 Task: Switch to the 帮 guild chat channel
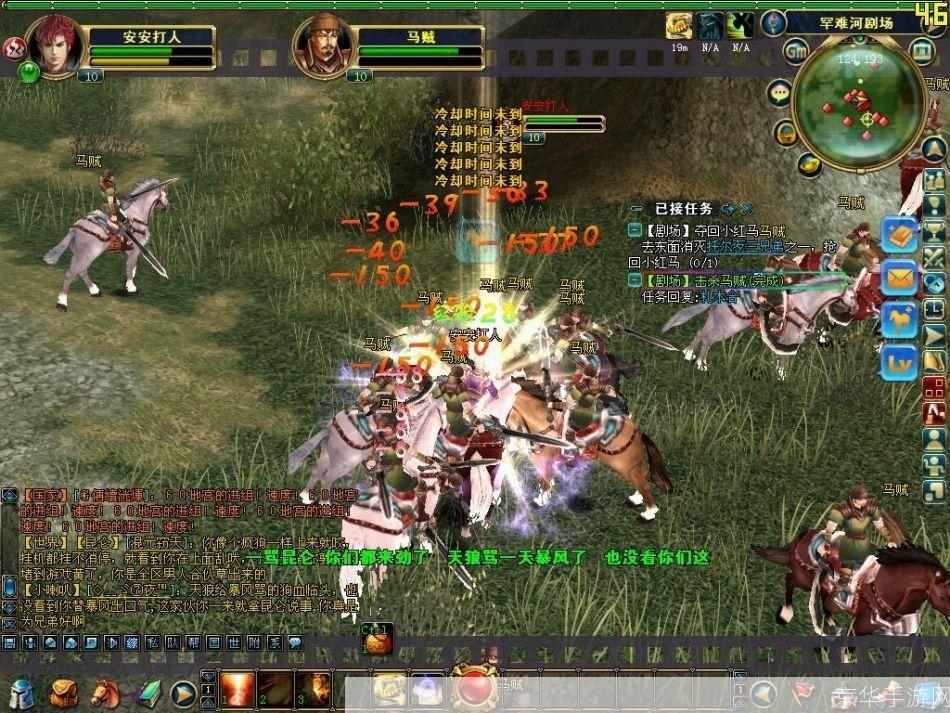coord(191,644)
